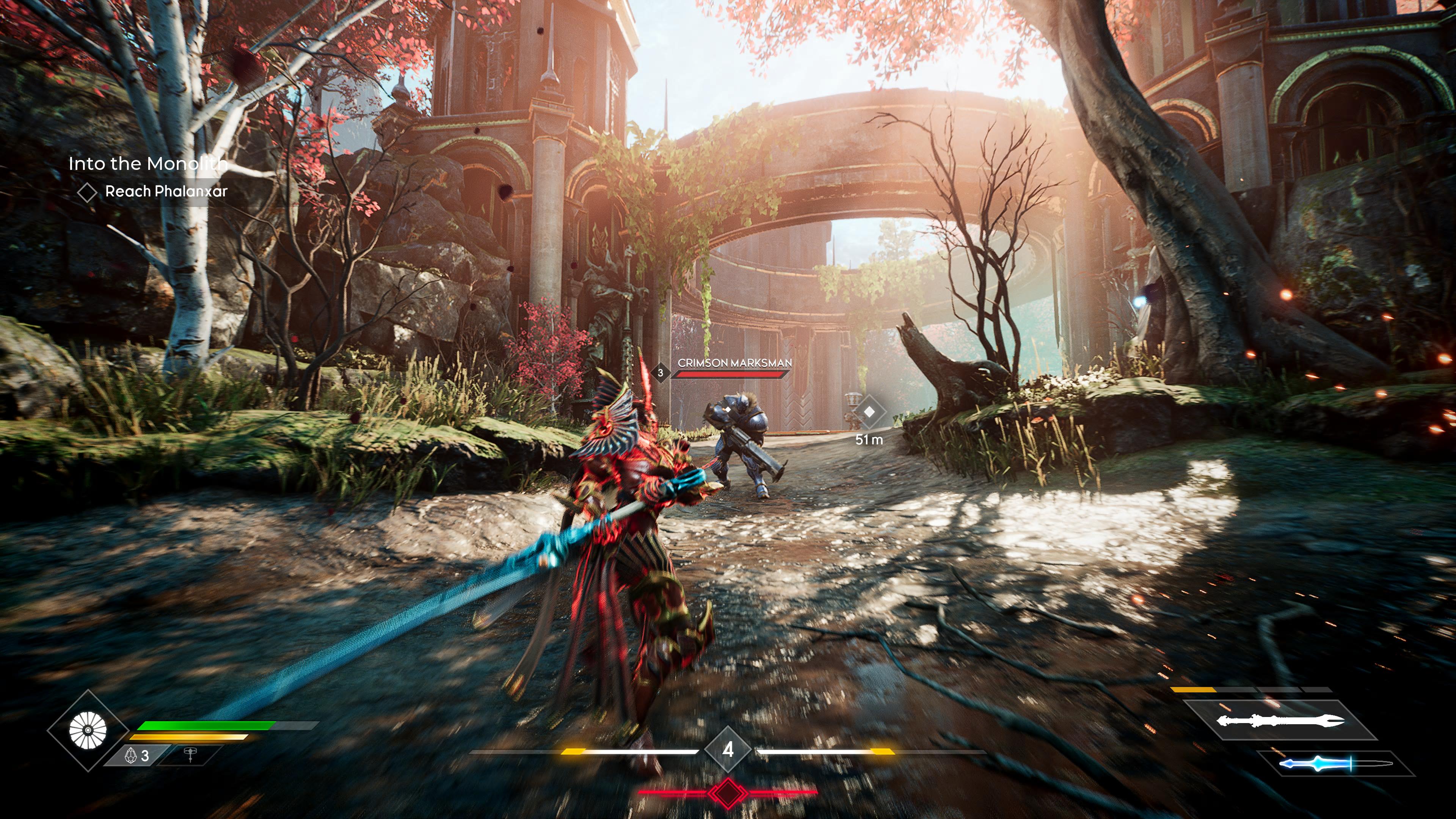
Task: Select the Reach Phalanxar objective tracker
Action: click(166, 191)
